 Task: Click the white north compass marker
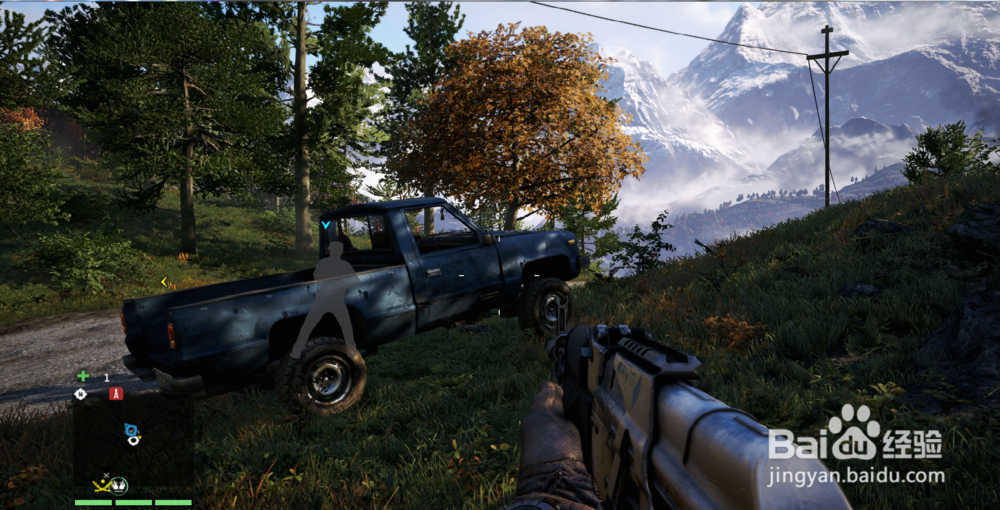pos(81,394)
